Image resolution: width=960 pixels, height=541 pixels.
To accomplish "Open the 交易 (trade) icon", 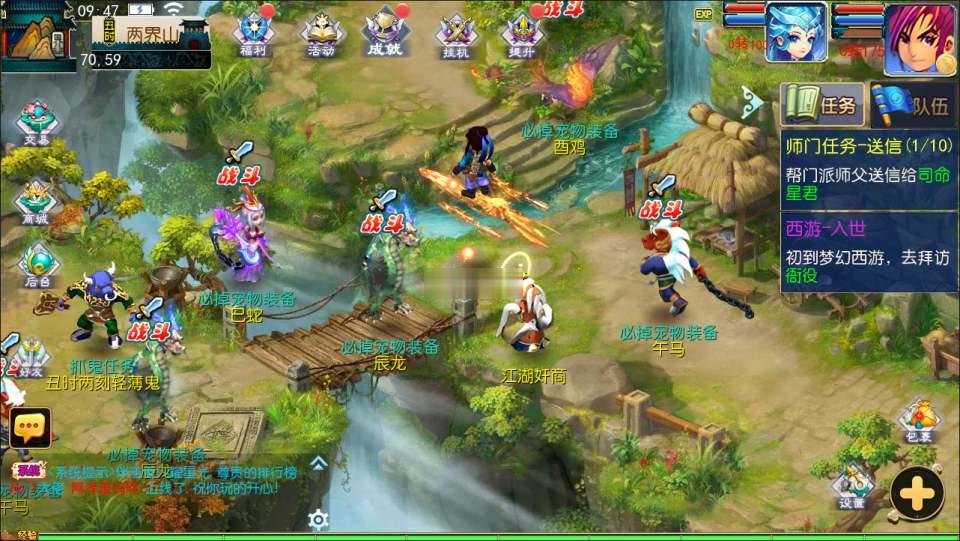I will [37, 124].
